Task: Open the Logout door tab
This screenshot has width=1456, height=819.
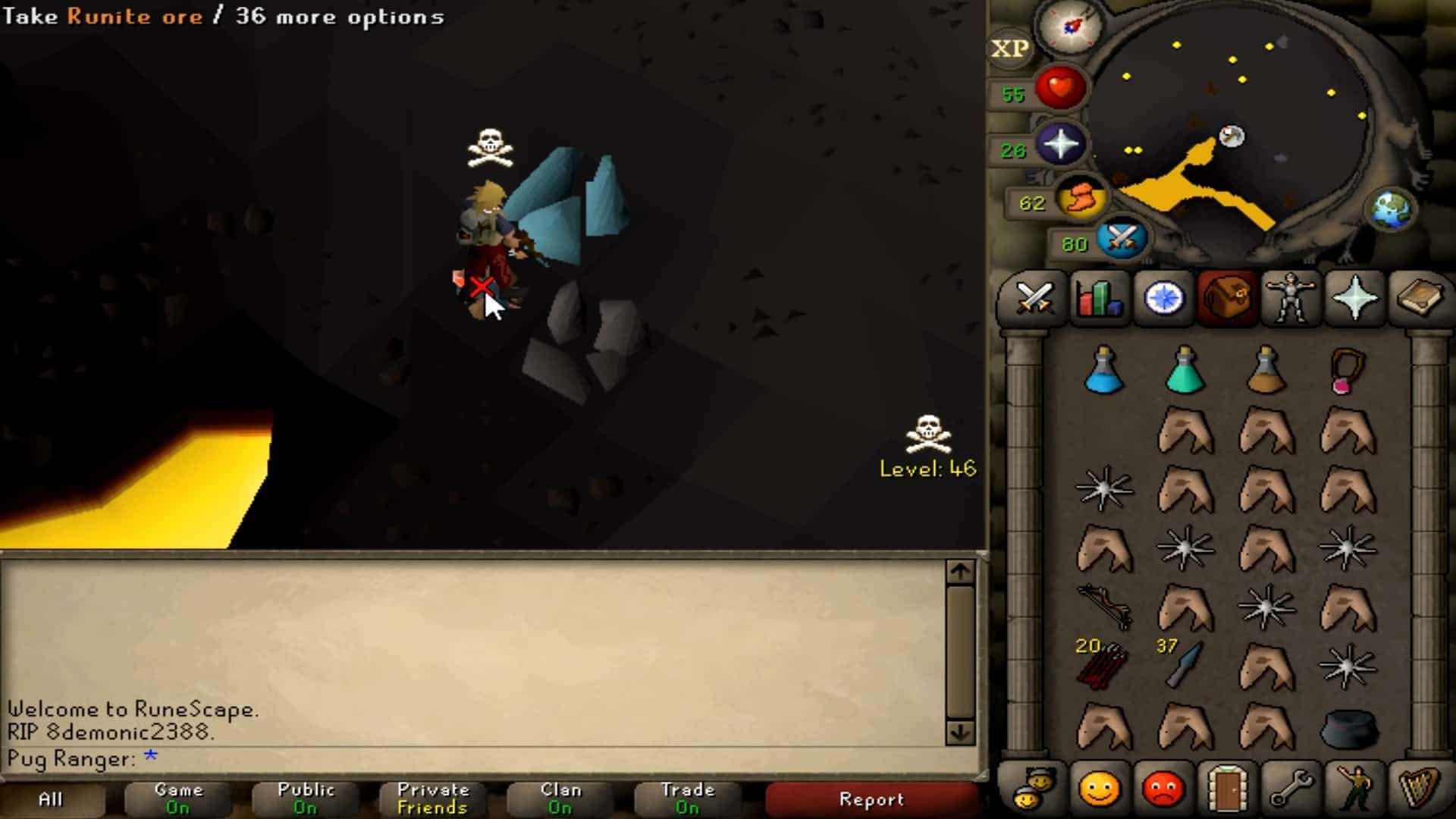Action: (x=1226, y=790)
